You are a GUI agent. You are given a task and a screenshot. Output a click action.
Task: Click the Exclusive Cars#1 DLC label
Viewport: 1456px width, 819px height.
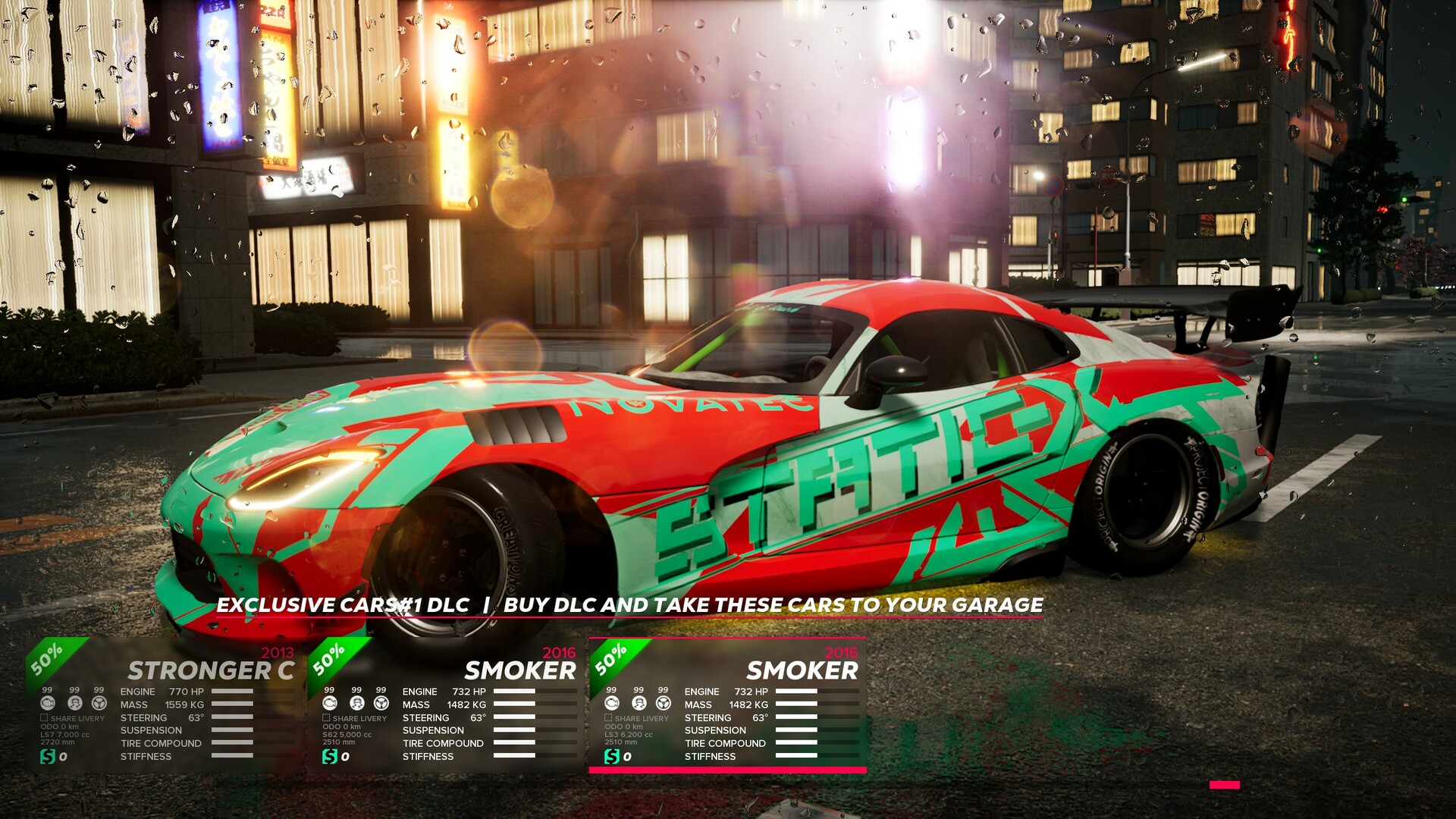(341, 606)
